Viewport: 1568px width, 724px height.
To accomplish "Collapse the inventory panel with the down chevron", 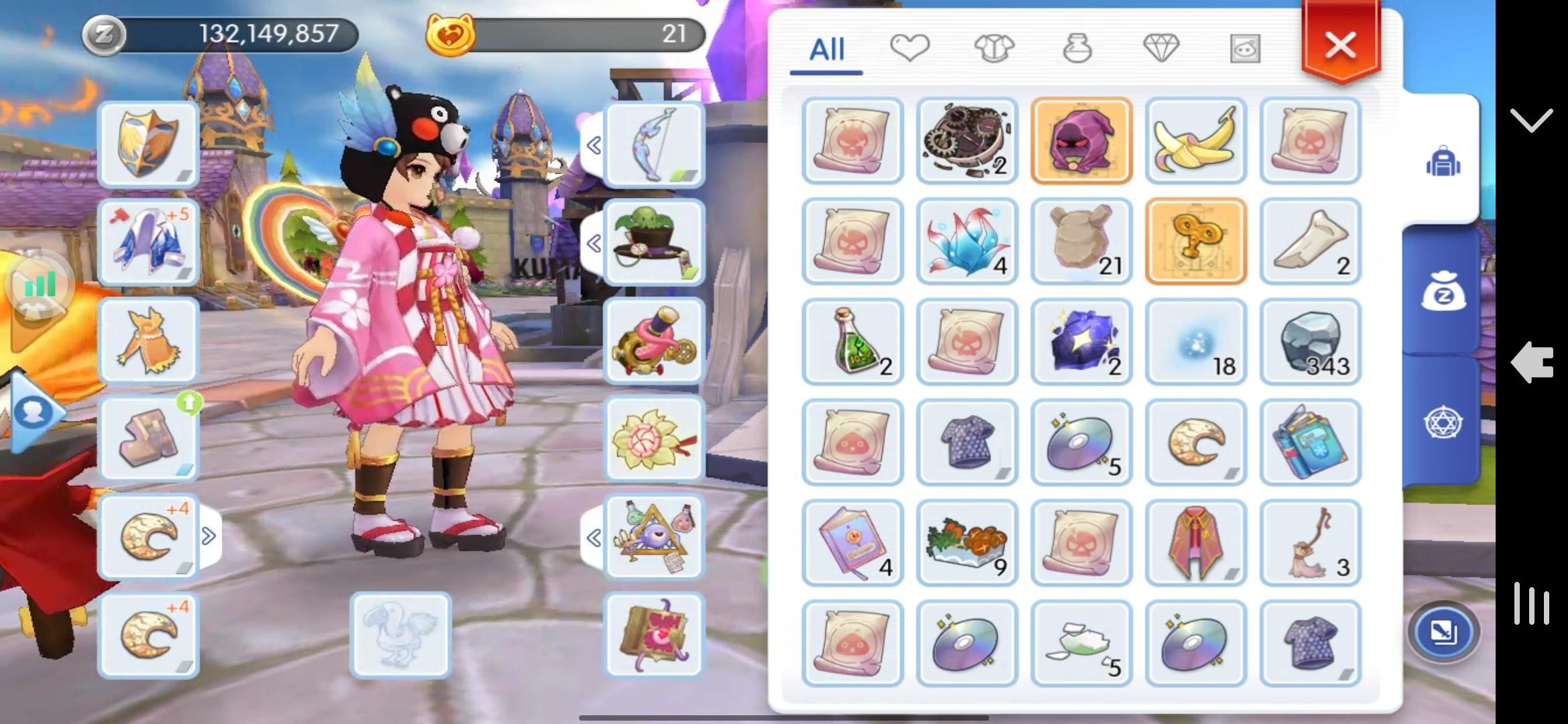I will coord(1532,121).
